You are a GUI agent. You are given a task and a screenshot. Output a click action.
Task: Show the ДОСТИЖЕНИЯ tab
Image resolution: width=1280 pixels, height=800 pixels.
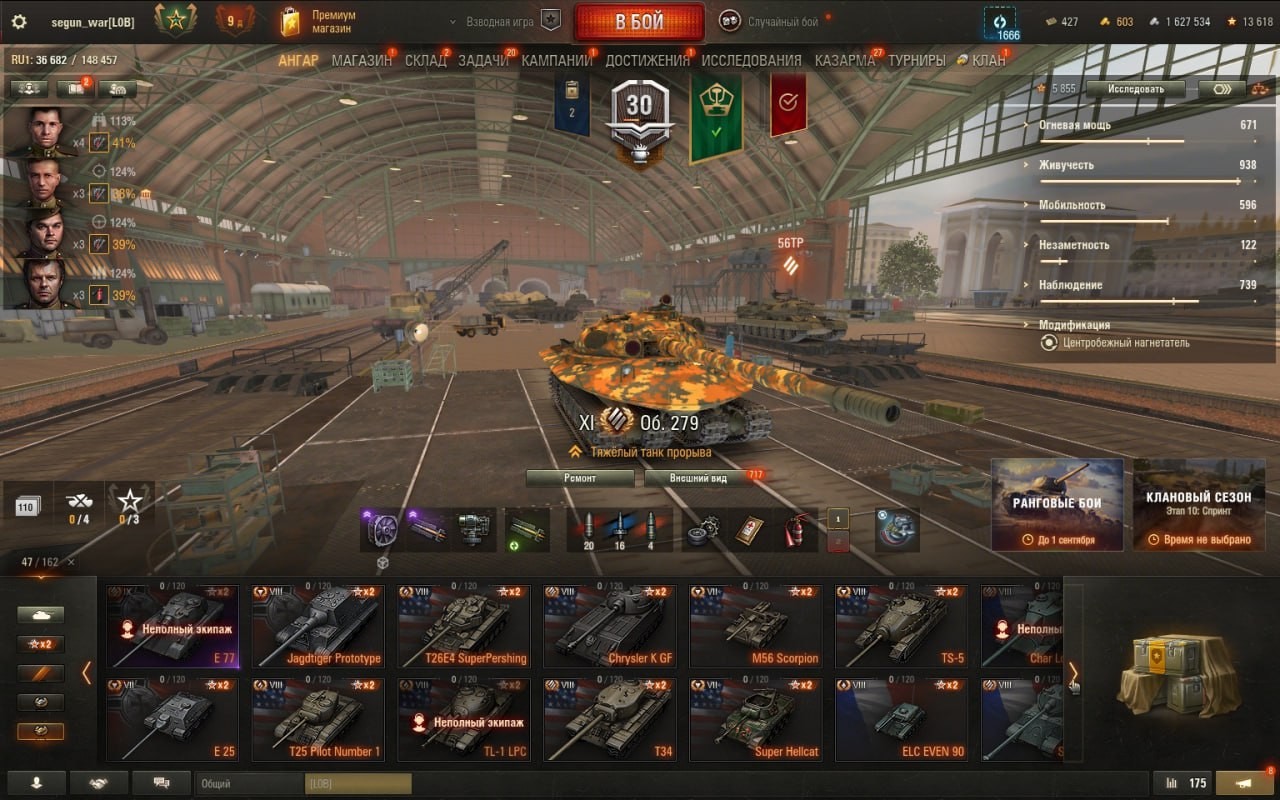(647, 60)
